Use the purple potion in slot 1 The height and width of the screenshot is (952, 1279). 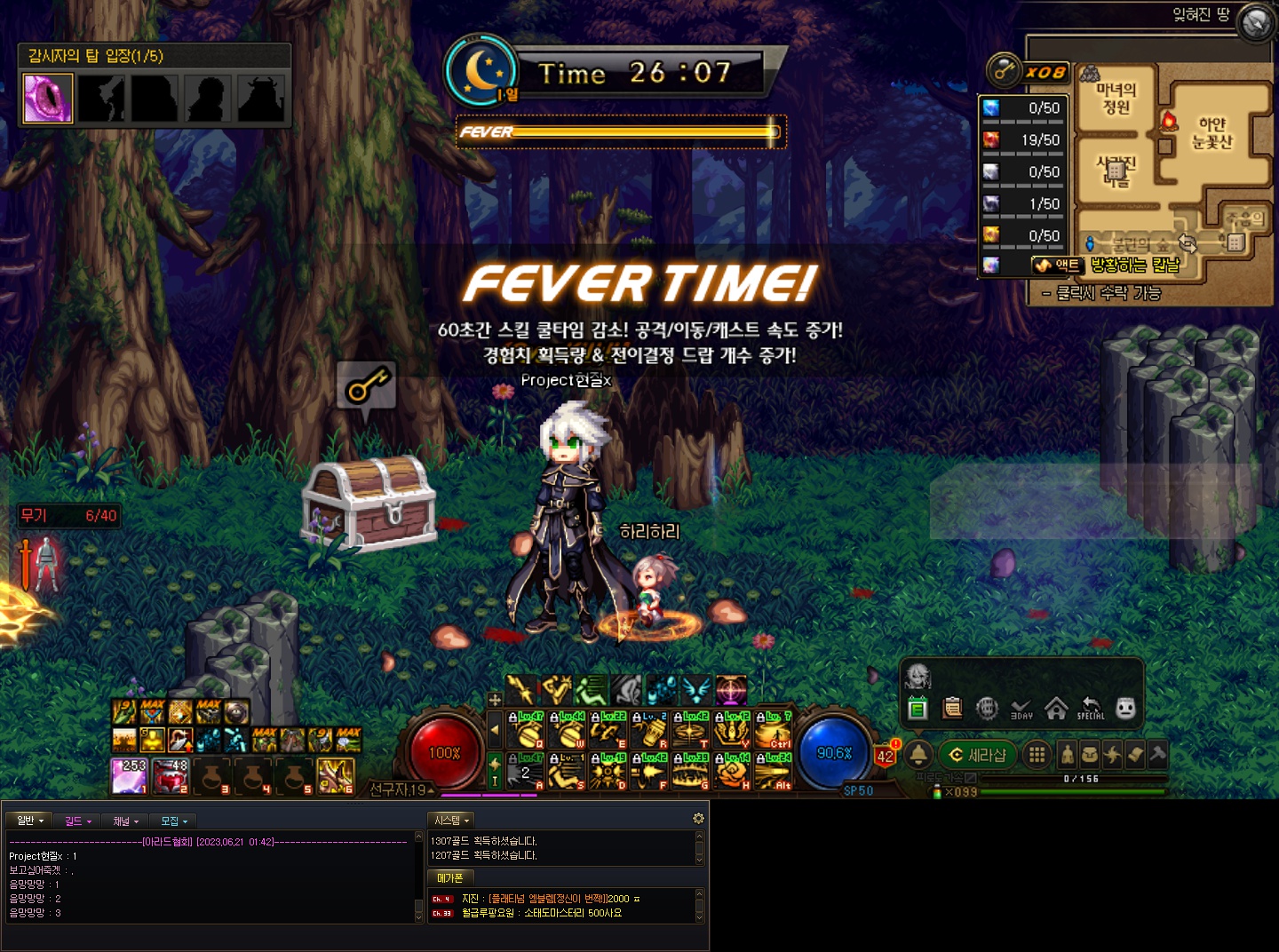(130, 775)
